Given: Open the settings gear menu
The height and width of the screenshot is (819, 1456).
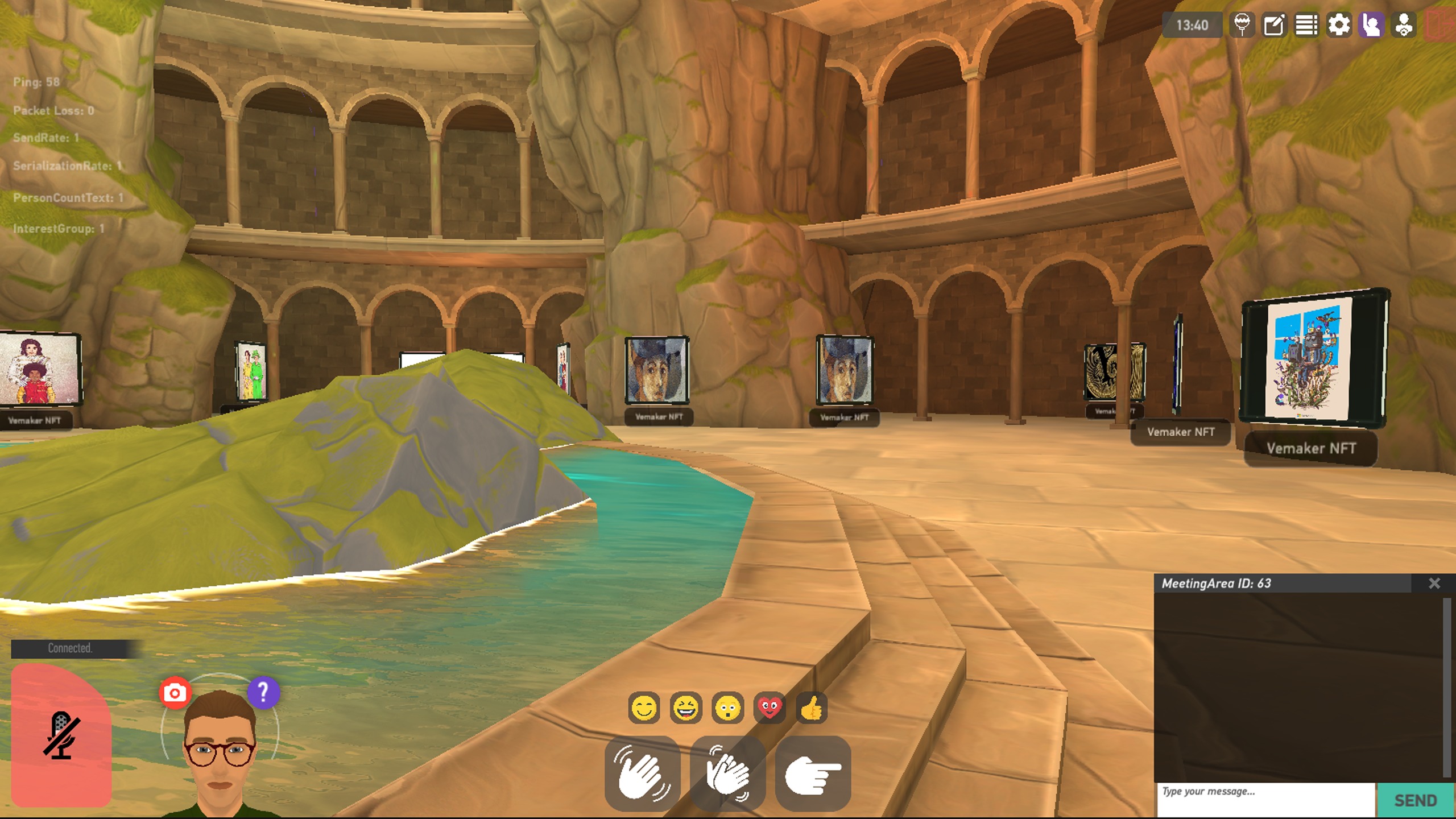Looking at the screenshot, I should (1339, 26).
